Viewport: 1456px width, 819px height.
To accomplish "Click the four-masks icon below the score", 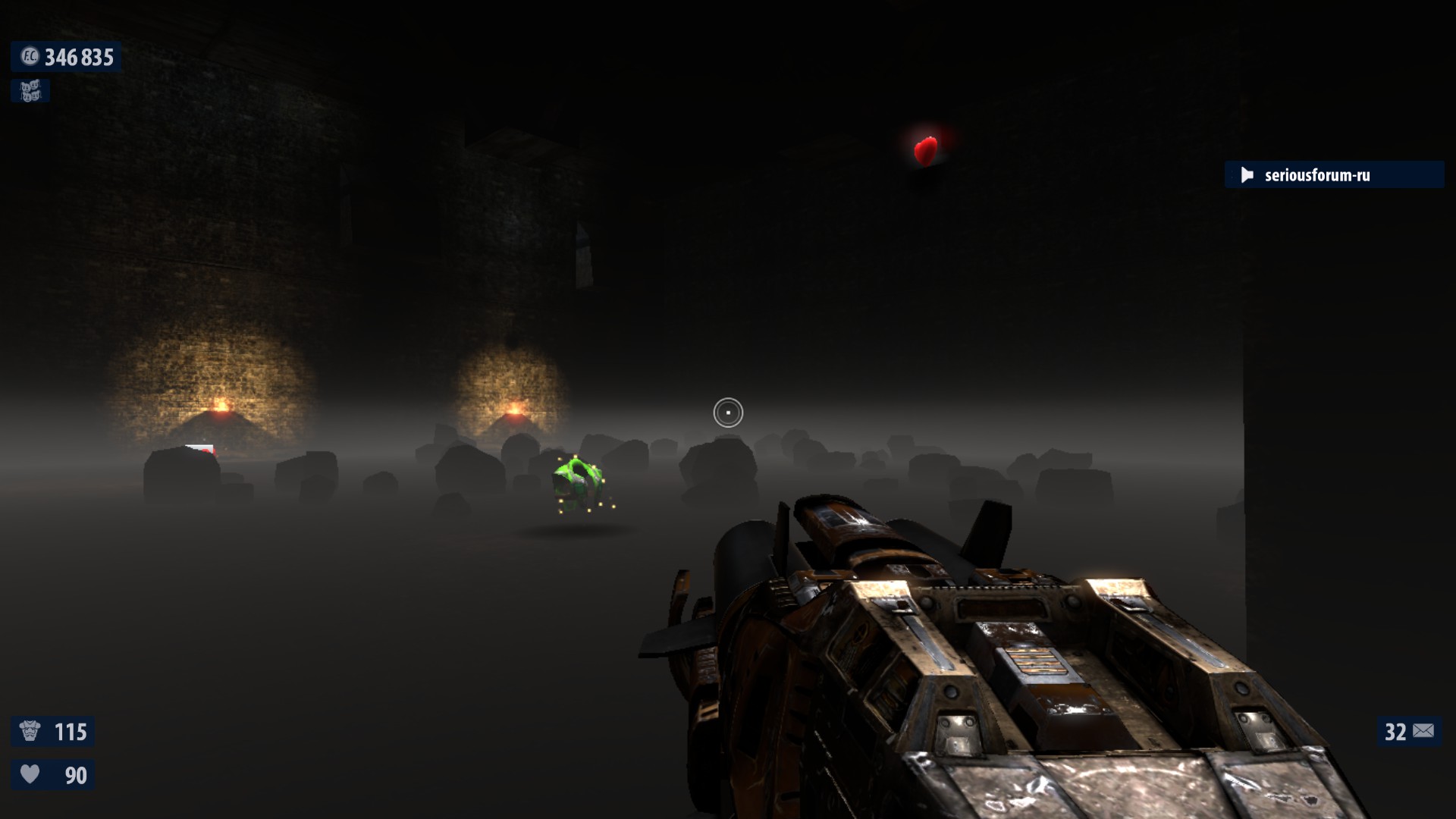I will tap(30, 91).
